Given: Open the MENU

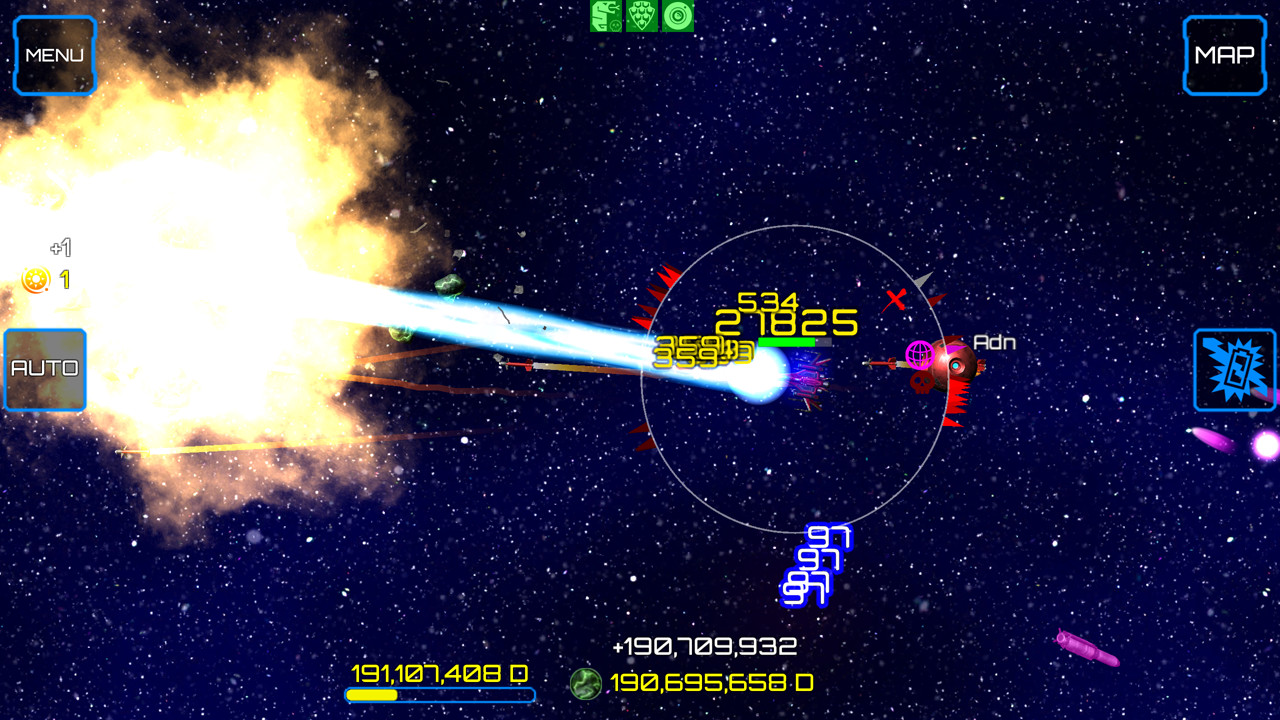Looking at the screenshot, I should [x=55, y=53].
